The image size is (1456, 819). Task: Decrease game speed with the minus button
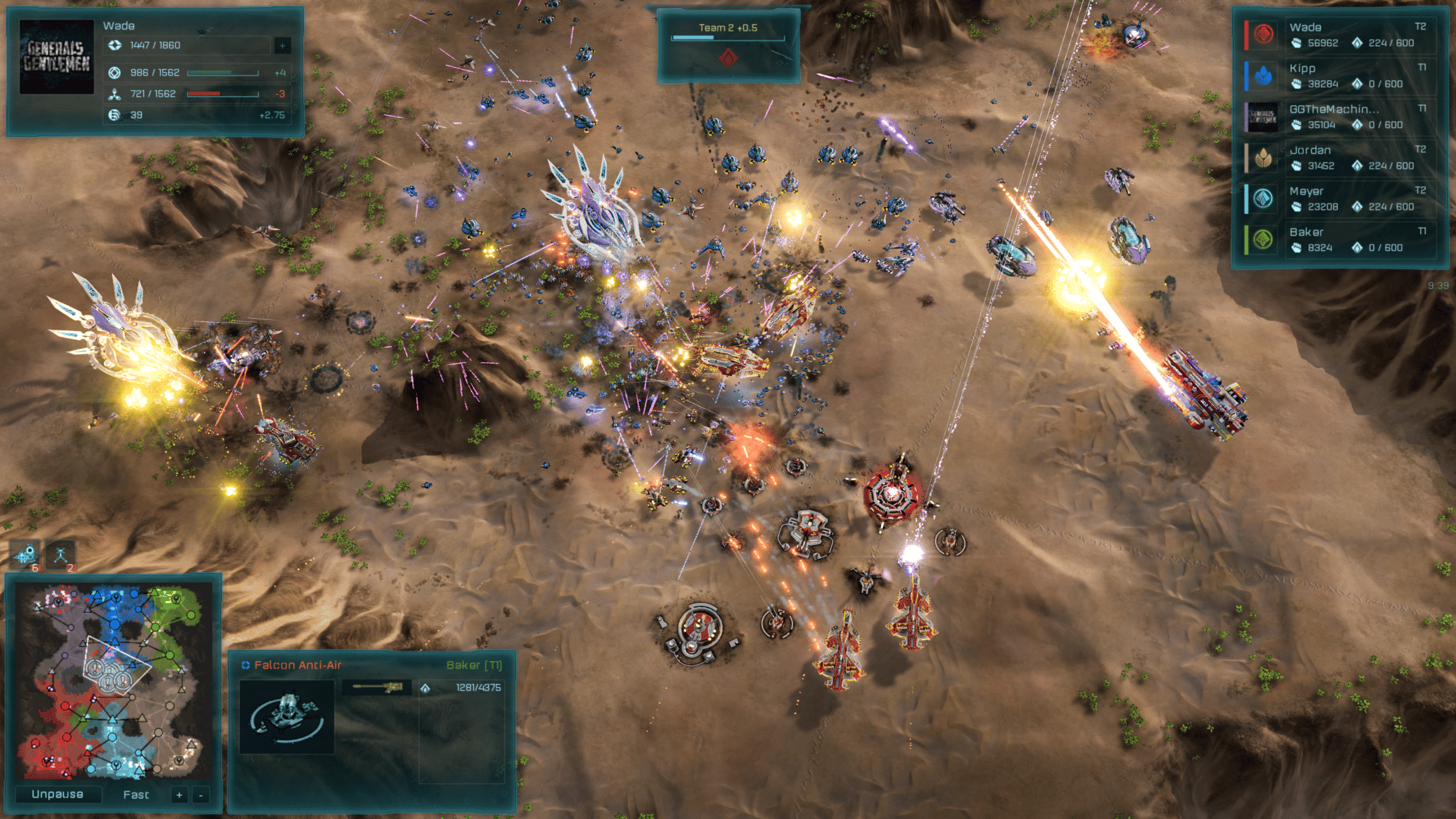click(x=201, y=795)
